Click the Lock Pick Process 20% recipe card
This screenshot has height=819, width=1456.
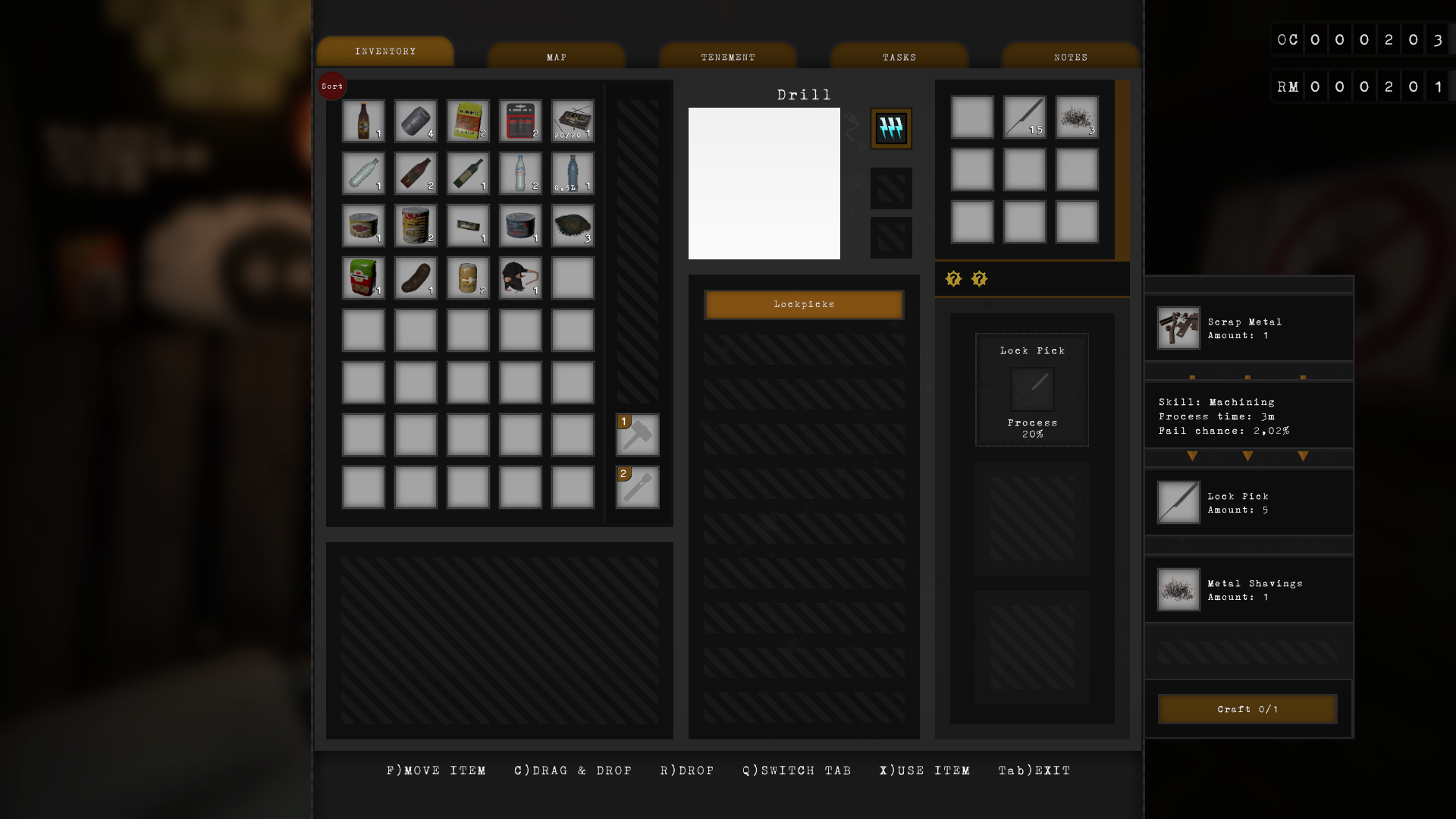(1031, 389)
